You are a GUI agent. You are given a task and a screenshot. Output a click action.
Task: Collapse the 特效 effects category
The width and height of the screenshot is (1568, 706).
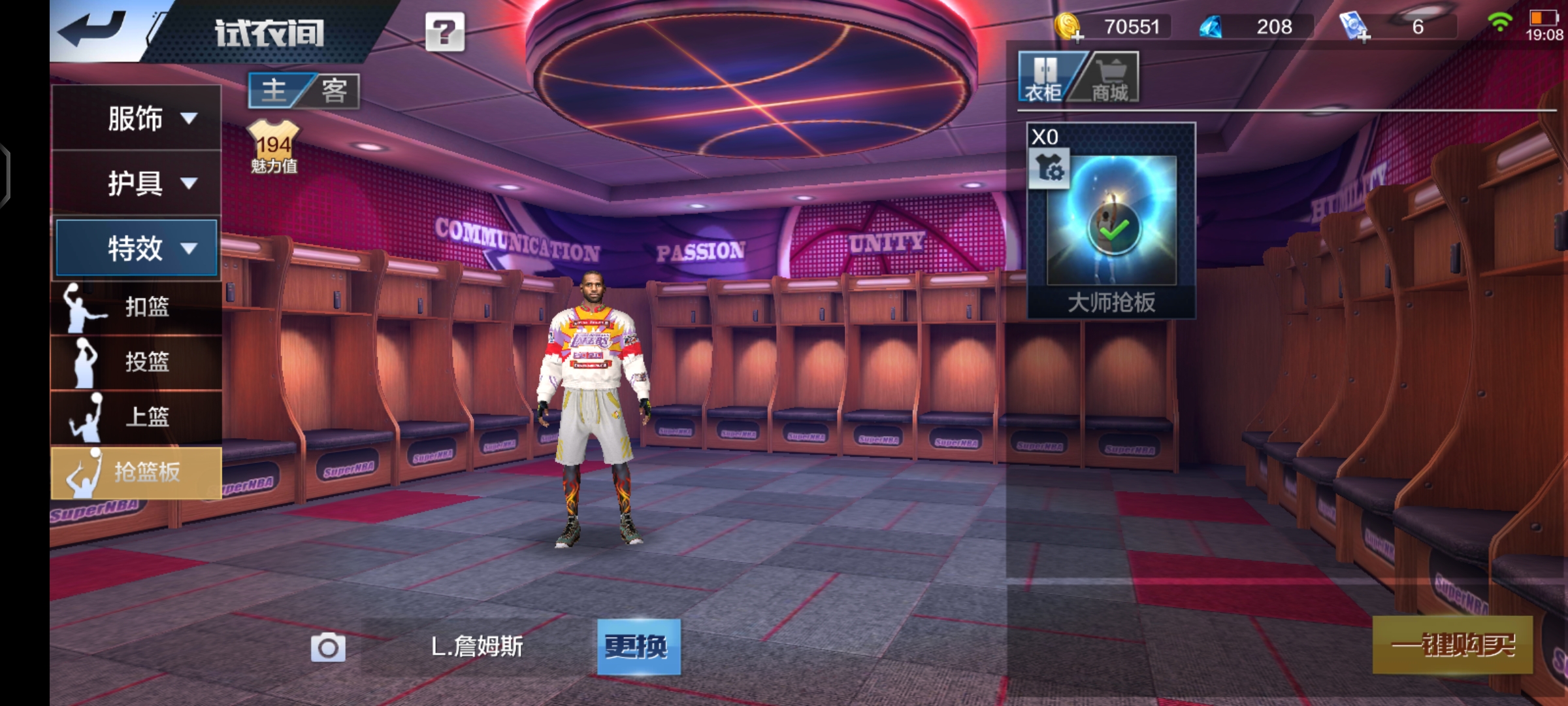137,248
